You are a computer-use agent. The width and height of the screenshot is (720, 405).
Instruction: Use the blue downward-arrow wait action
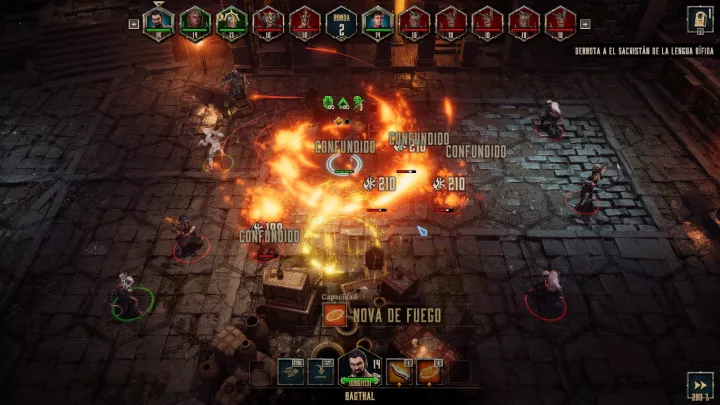pos(322,371)
